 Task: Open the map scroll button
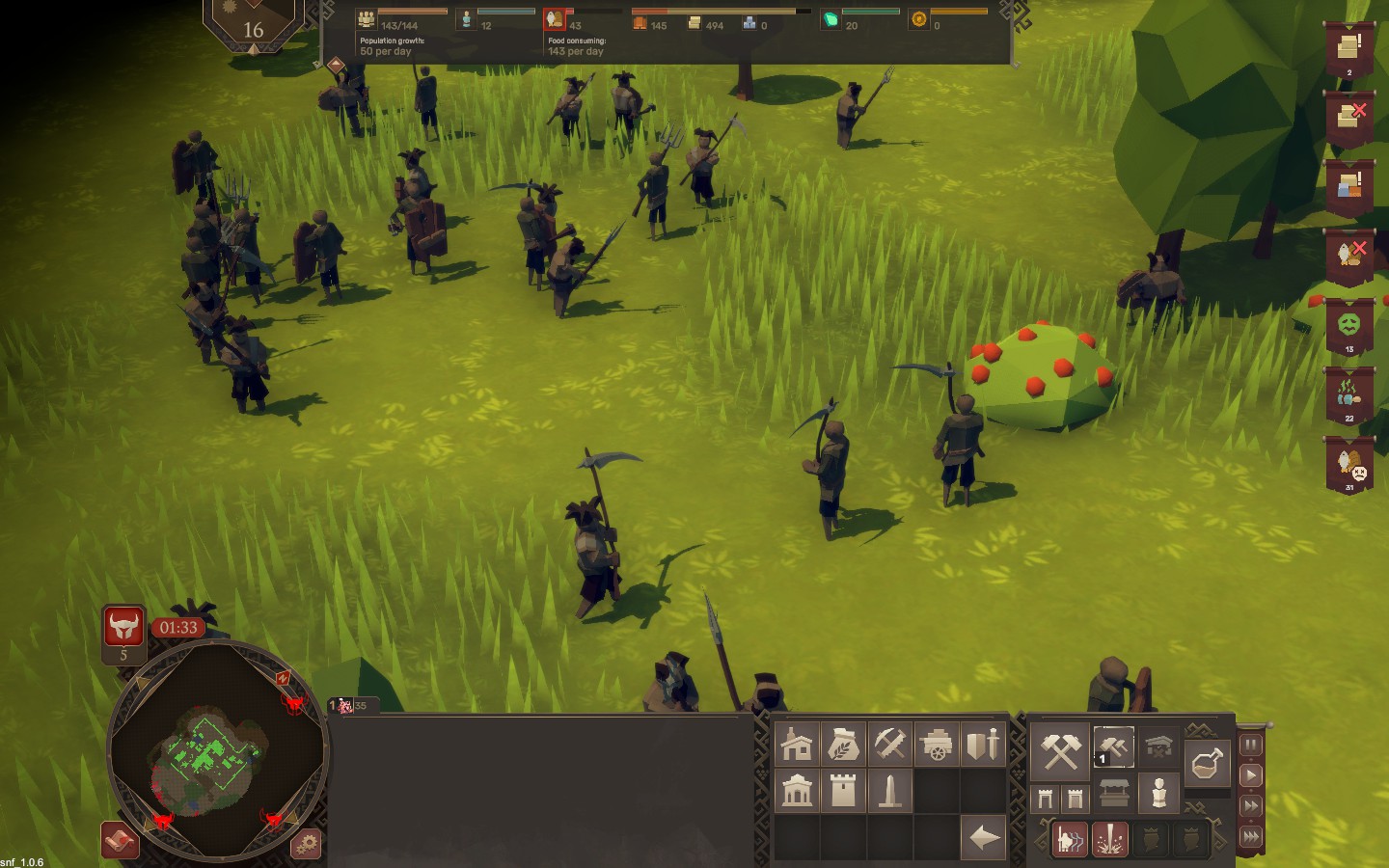pyautogui.click(x=121, y=841)
